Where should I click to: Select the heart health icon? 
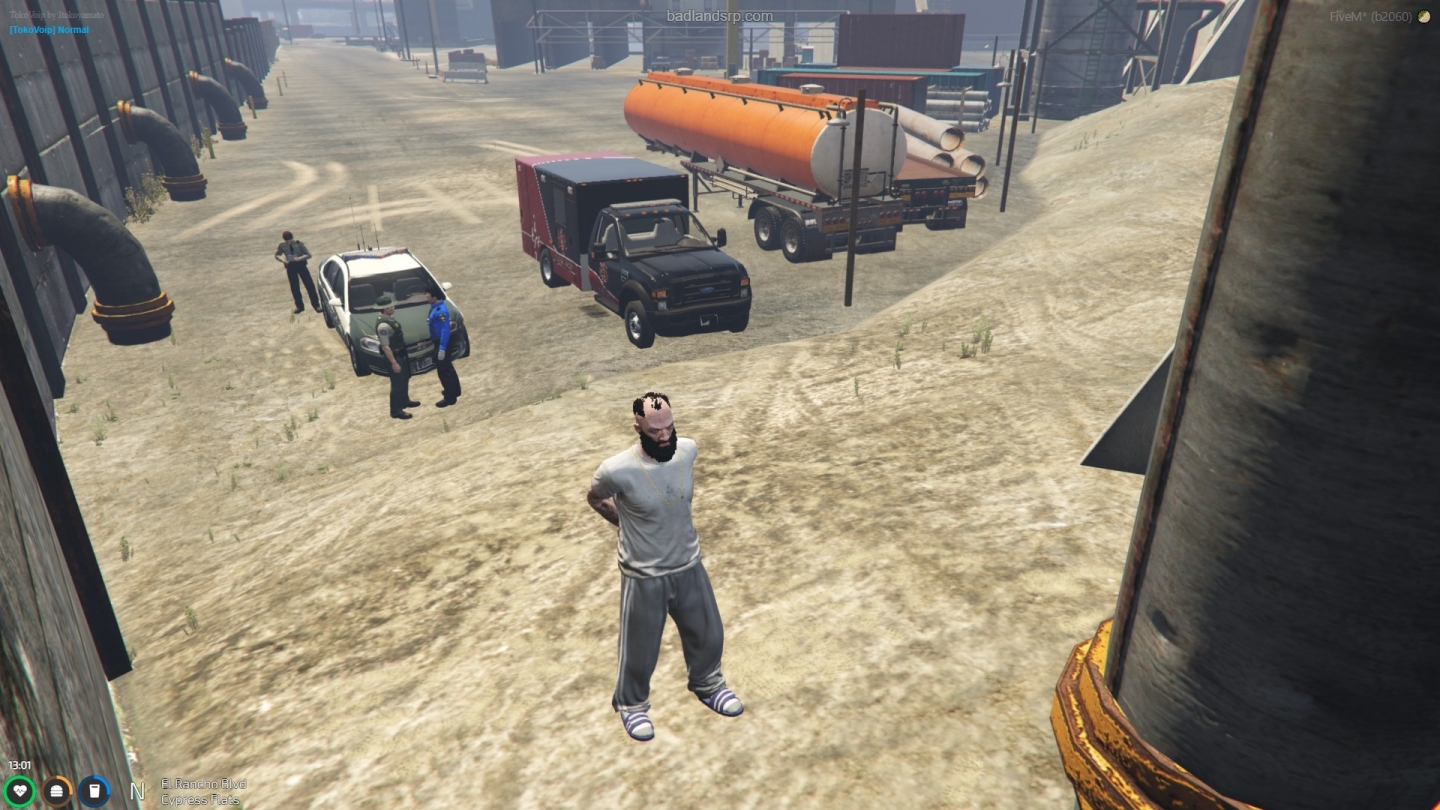[x=22, y=790]
